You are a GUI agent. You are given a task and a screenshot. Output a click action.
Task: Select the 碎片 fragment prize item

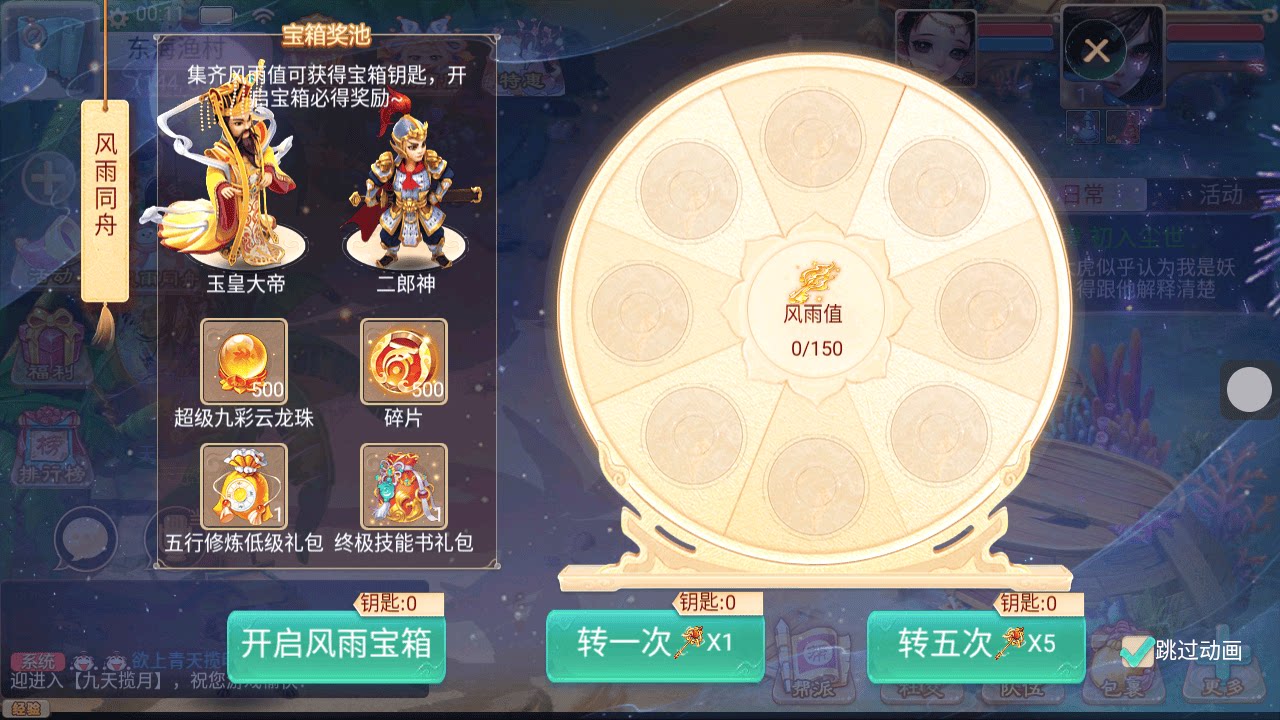click(x=404, y=361)
